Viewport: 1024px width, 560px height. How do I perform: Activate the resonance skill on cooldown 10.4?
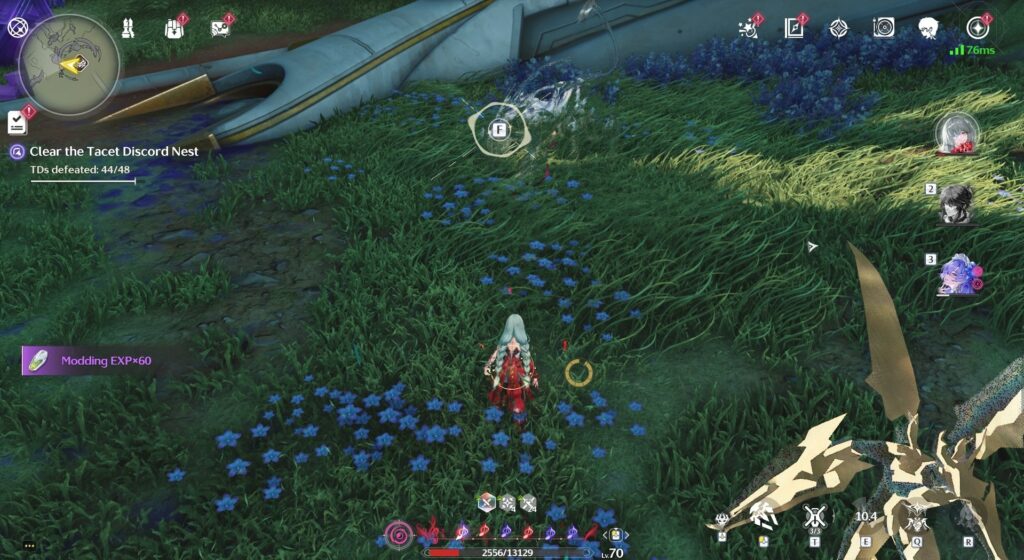pyautogui.click(x=866, y=518)
